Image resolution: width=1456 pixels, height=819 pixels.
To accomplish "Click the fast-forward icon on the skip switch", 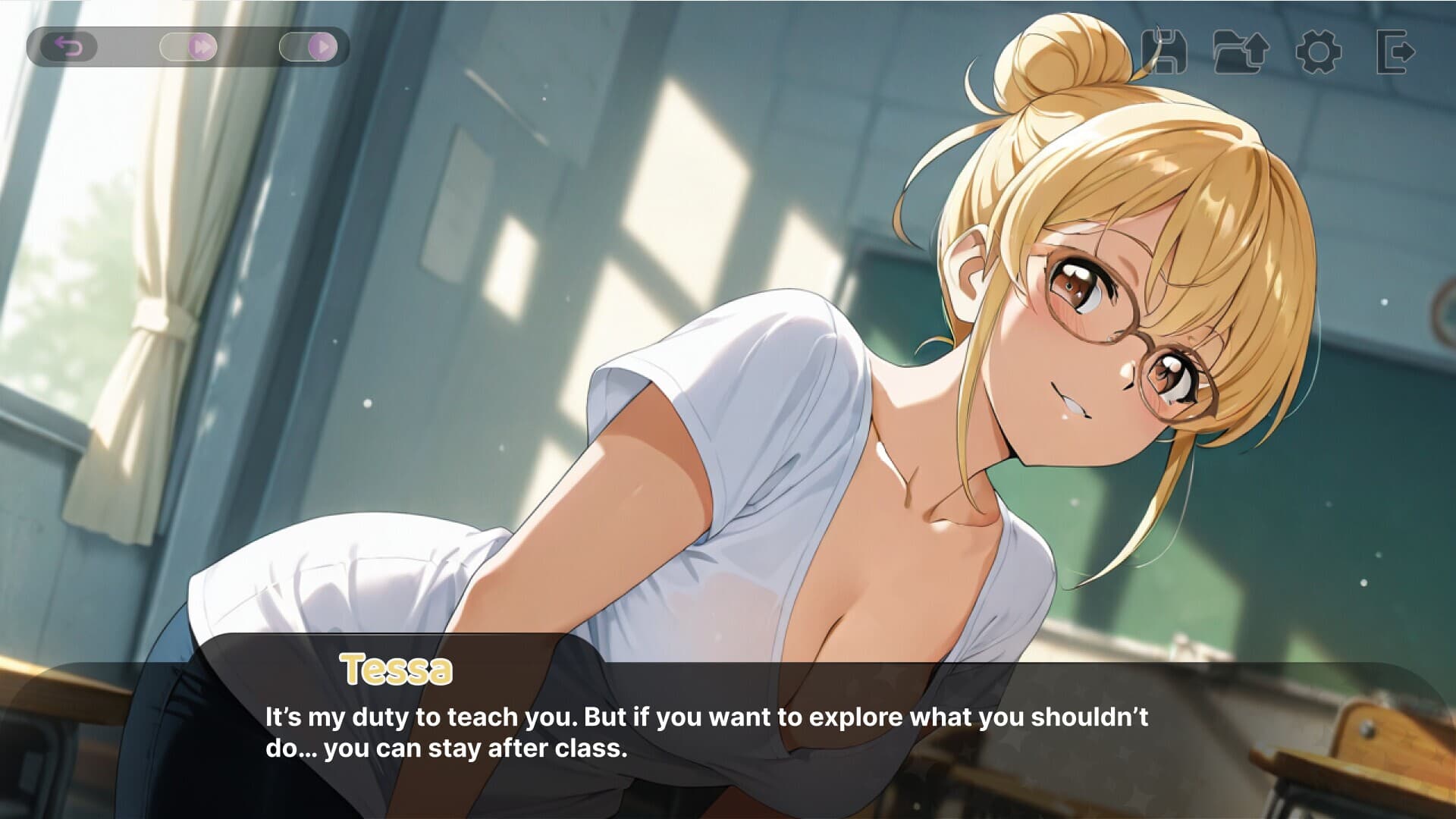I will [x=200, y=47].
